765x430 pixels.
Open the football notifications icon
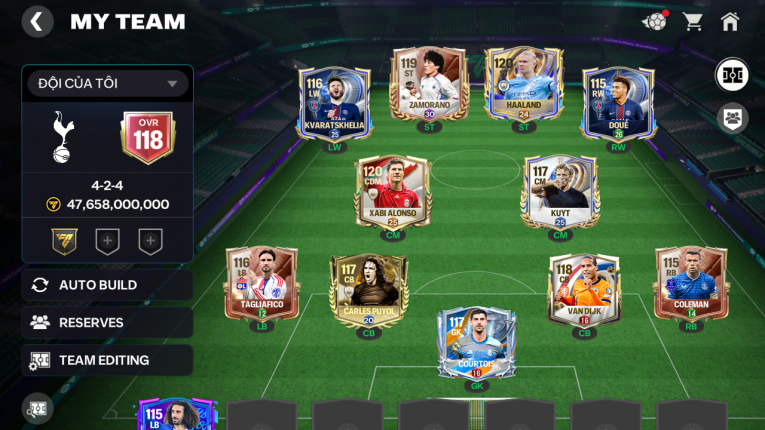point(655,21)
